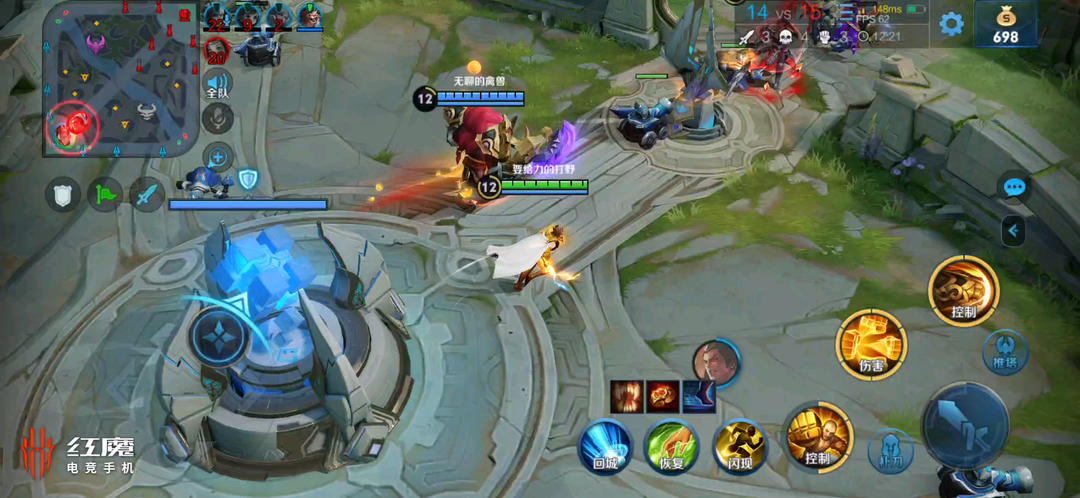Click the blue arrow side-panel expander
The height and width of the screenshot is (498, 1080).
[1013, 231]
